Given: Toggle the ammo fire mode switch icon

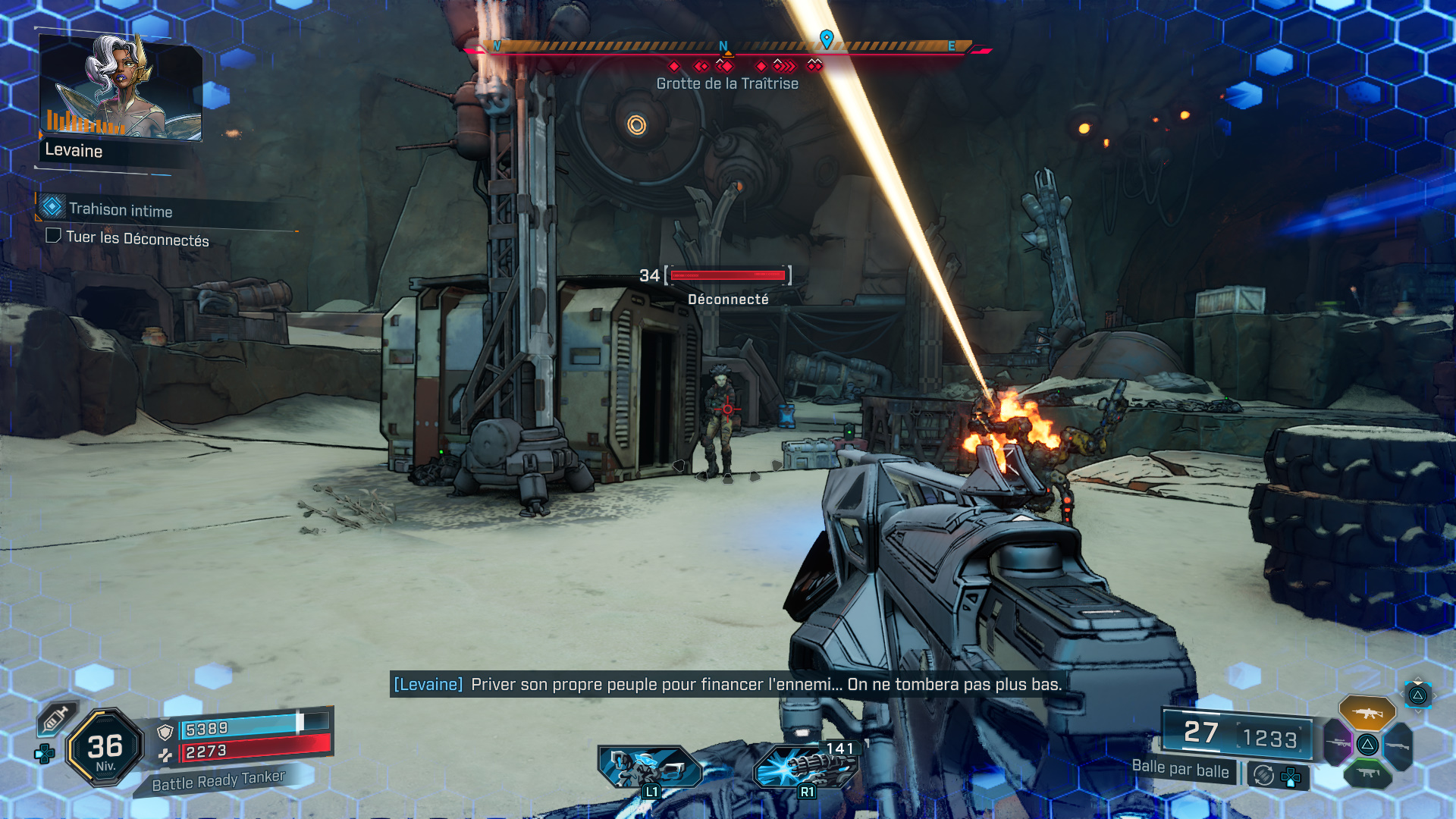Looking at the screenshot, I should point(1263,775).
